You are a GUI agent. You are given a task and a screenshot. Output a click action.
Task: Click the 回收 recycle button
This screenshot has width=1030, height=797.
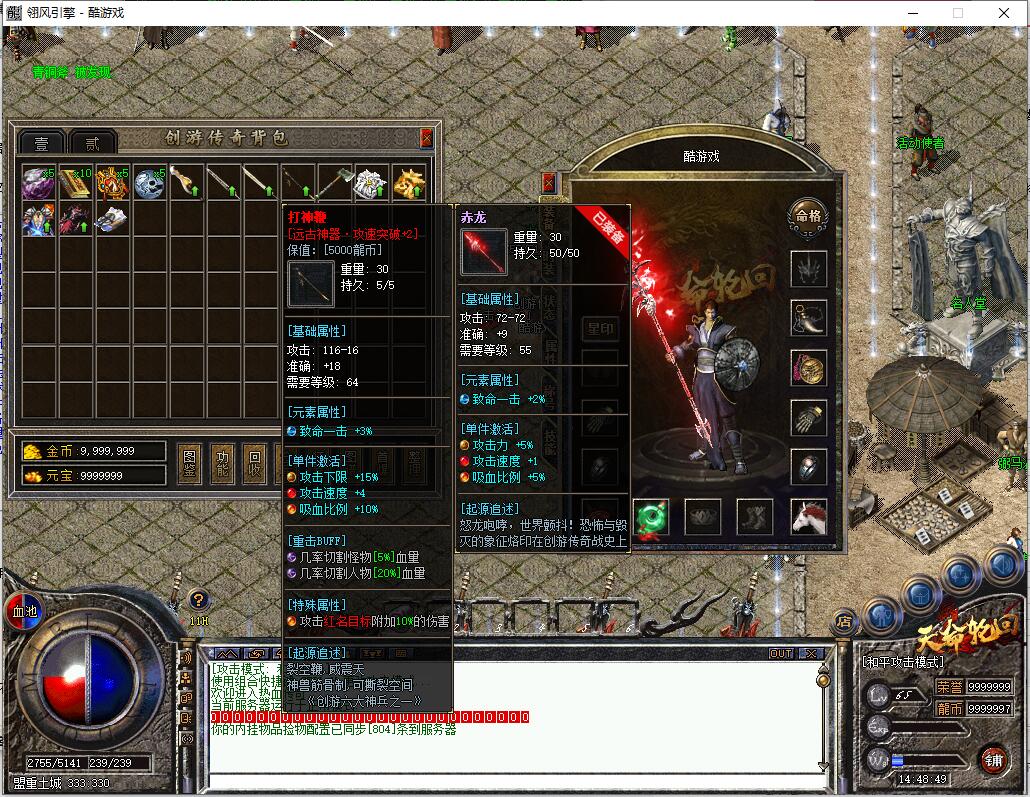pyautogui.click(x=255, y=462)
